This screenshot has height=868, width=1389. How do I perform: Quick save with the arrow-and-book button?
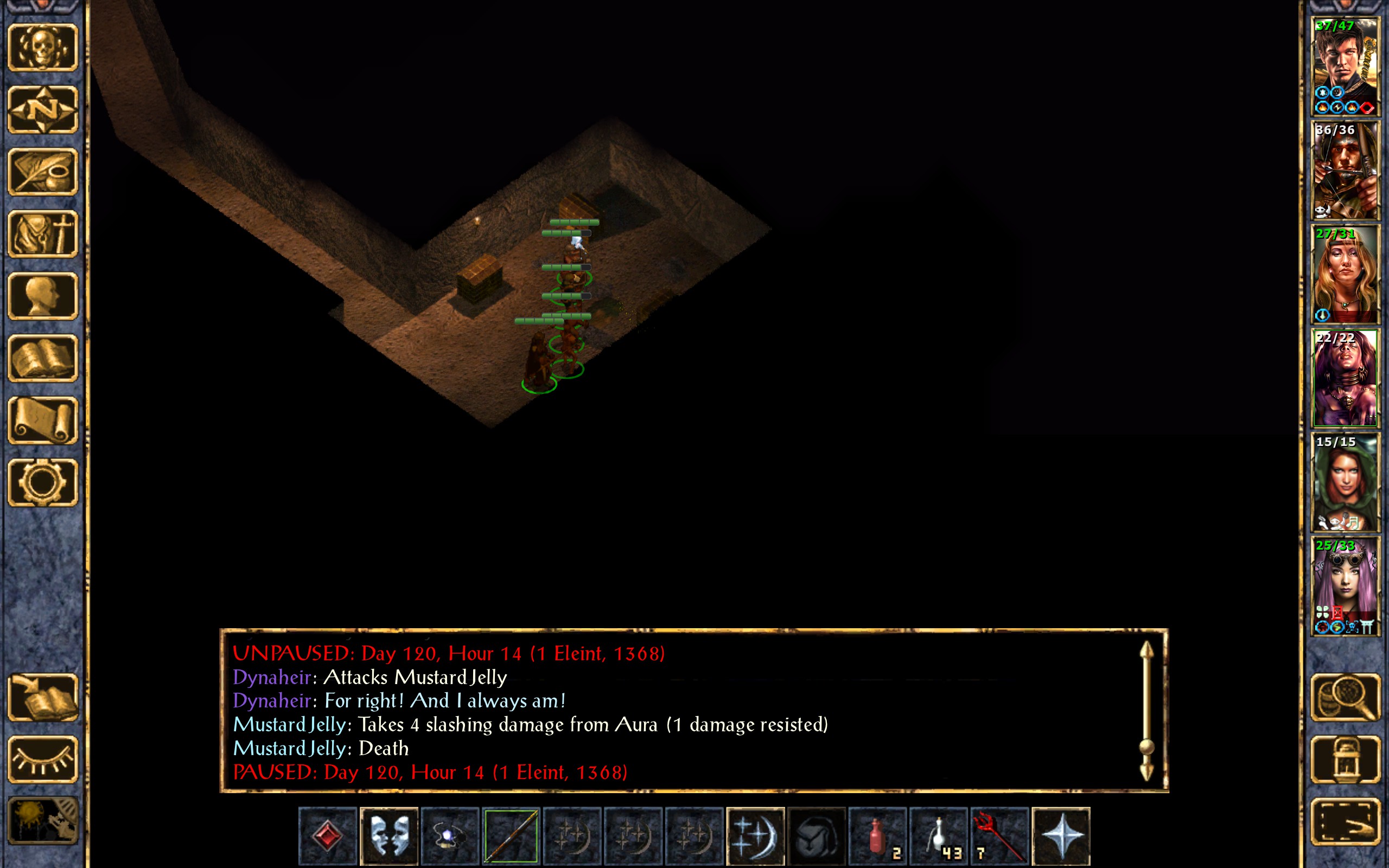tap(43, 697)
